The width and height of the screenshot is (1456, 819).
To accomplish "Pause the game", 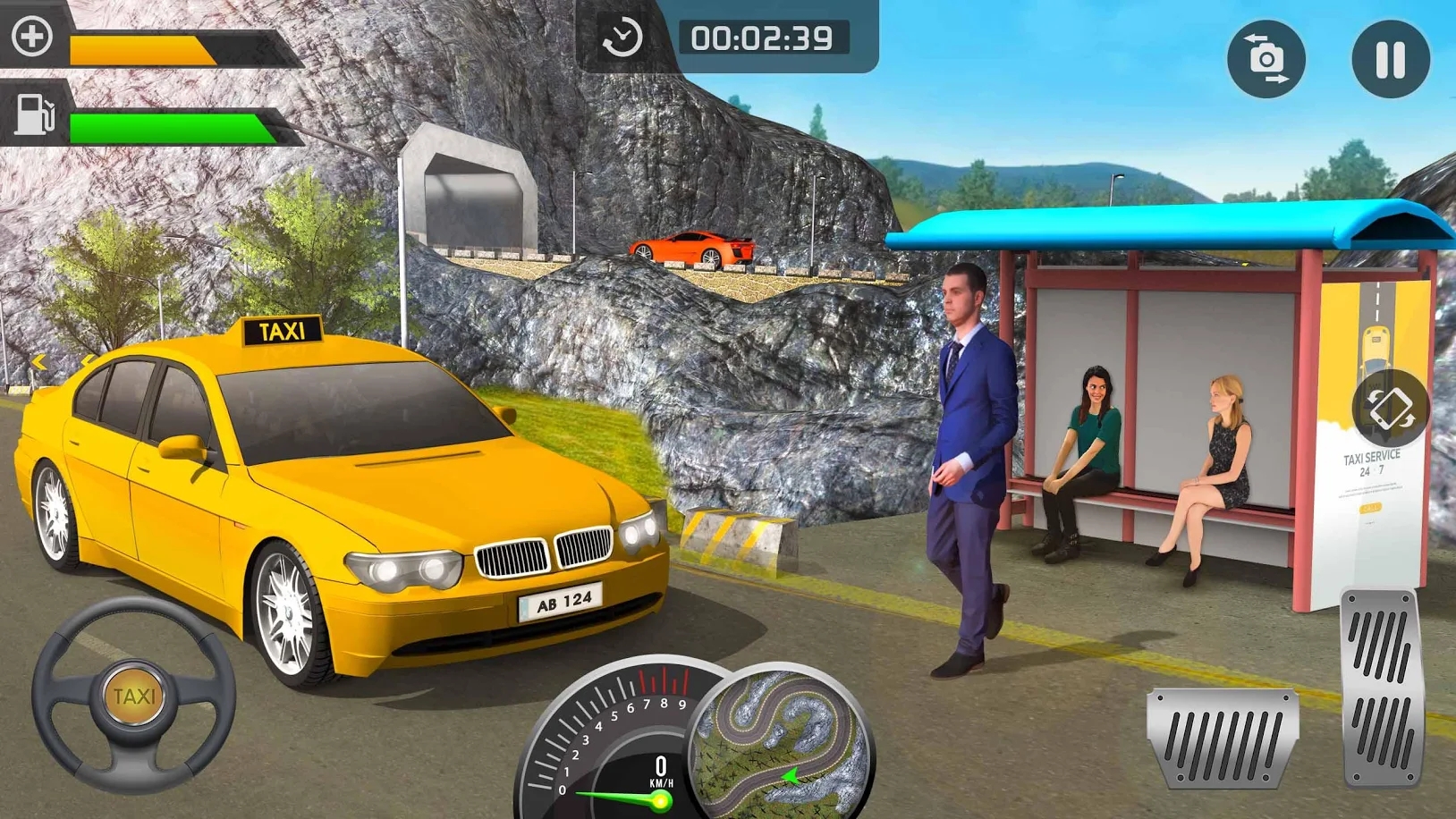I will [1390, 60].
